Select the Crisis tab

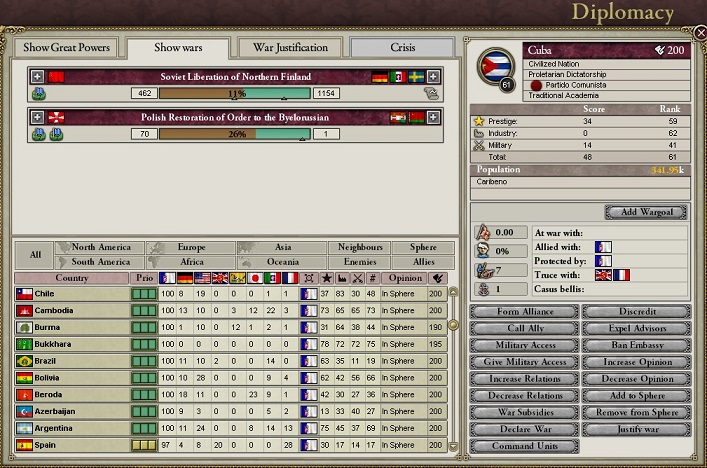click(403, 47)
